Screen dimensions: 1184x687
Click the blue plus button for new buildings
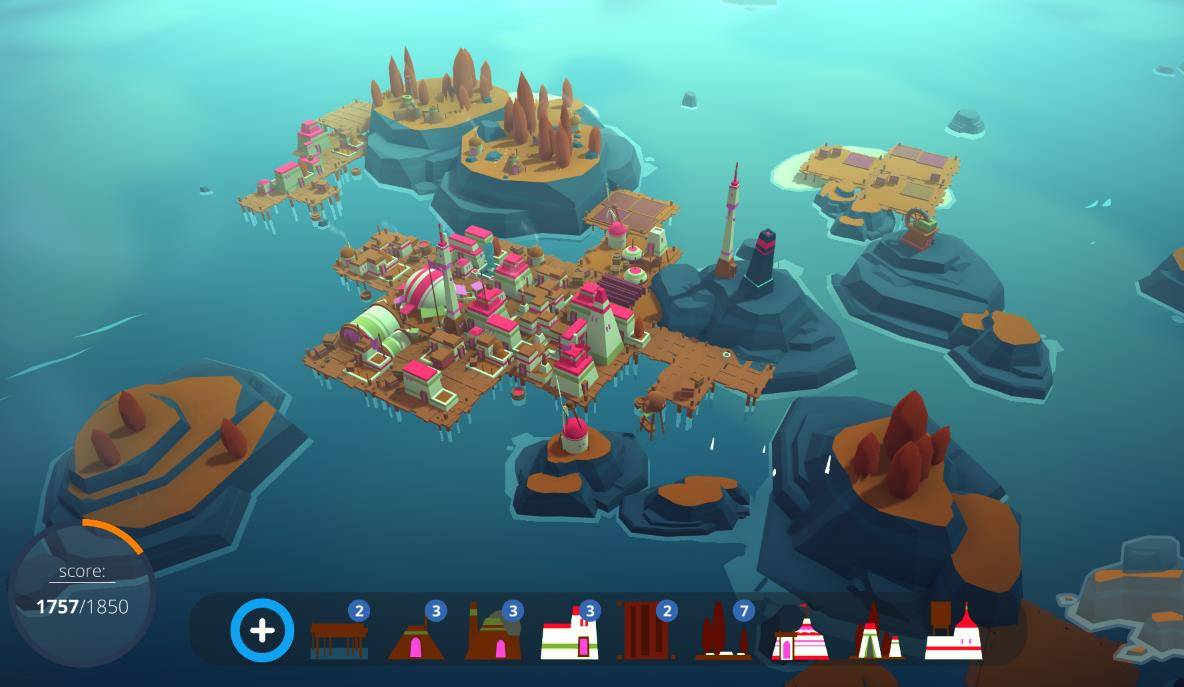(x=262, y=630)
